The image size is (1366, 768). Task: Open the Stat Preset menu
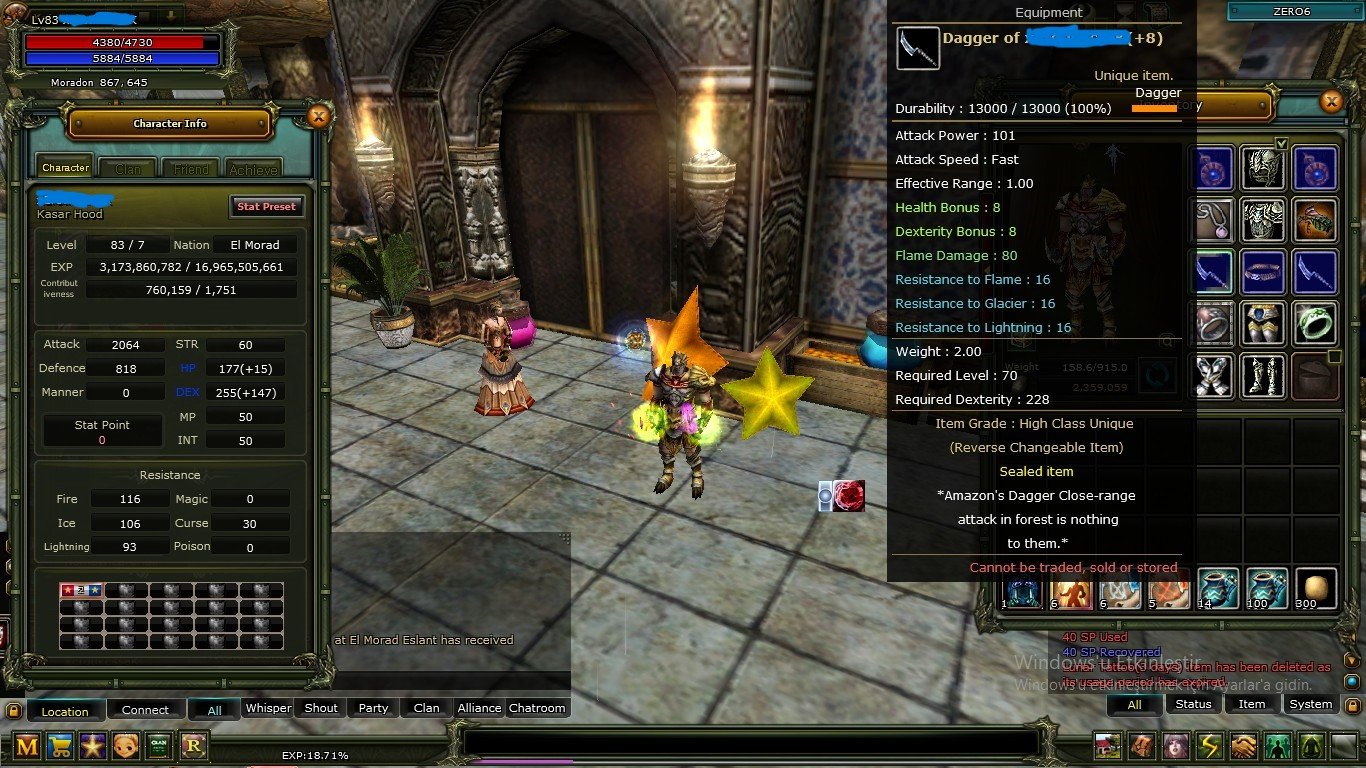(266, 206)
